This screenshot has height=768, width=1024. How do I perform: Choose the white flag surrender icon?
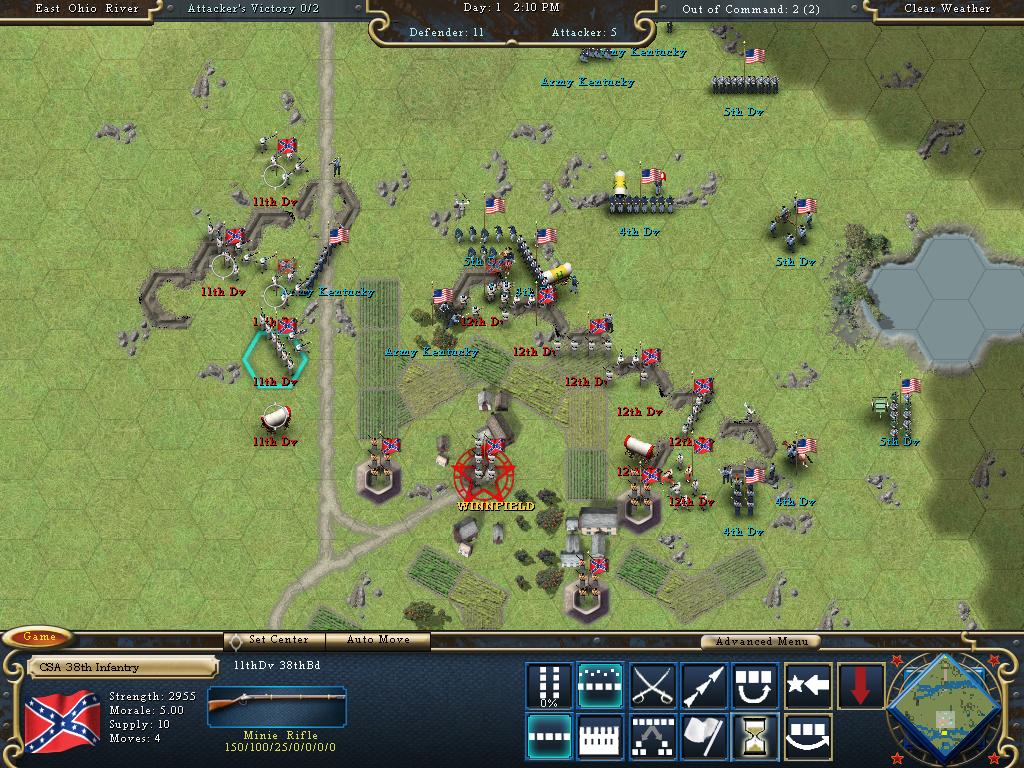coord(705,737)
